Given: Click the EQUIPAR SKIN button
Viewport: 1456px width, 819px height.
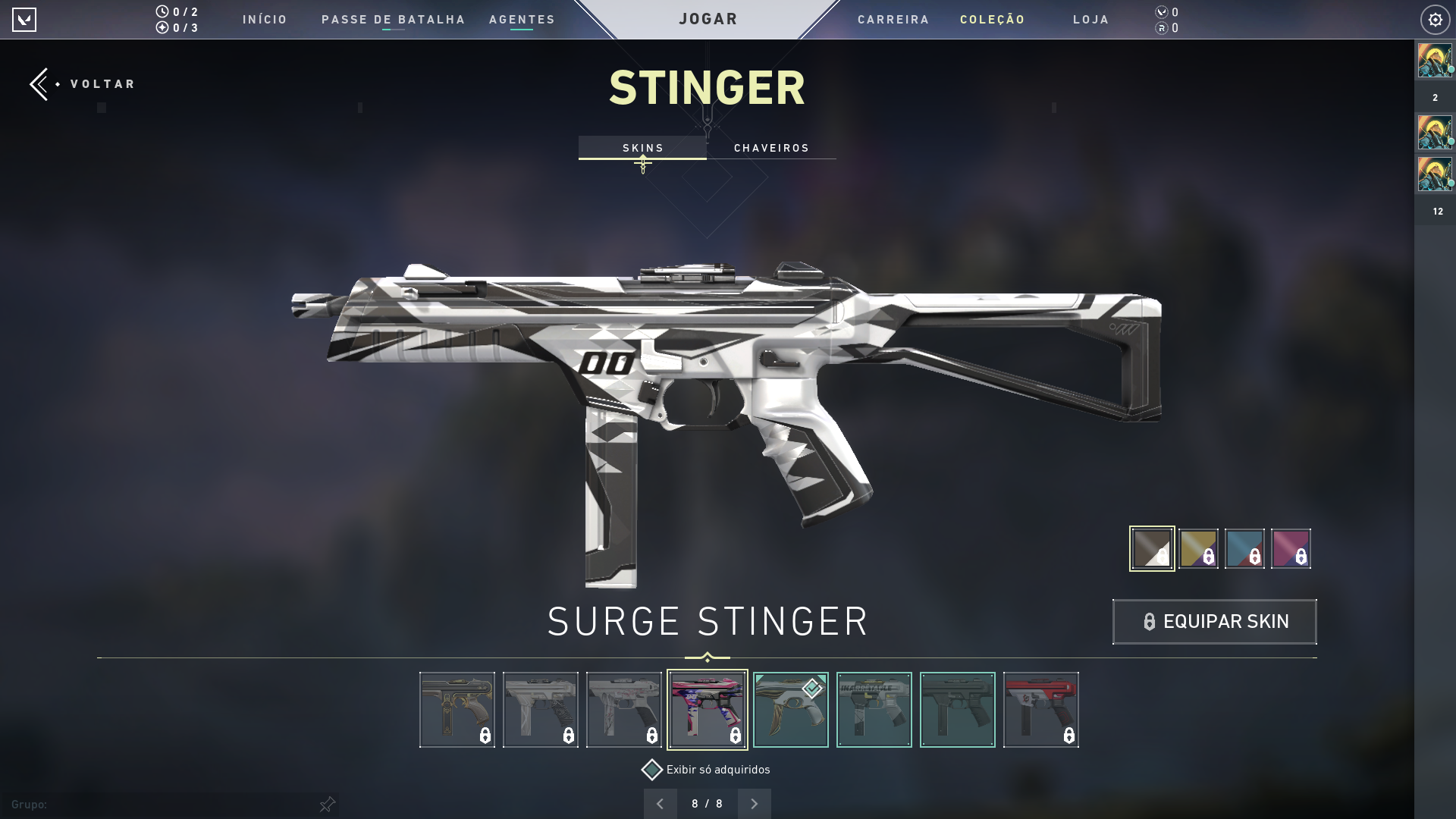Looking at the screenshot, I should click(1214, 621).
